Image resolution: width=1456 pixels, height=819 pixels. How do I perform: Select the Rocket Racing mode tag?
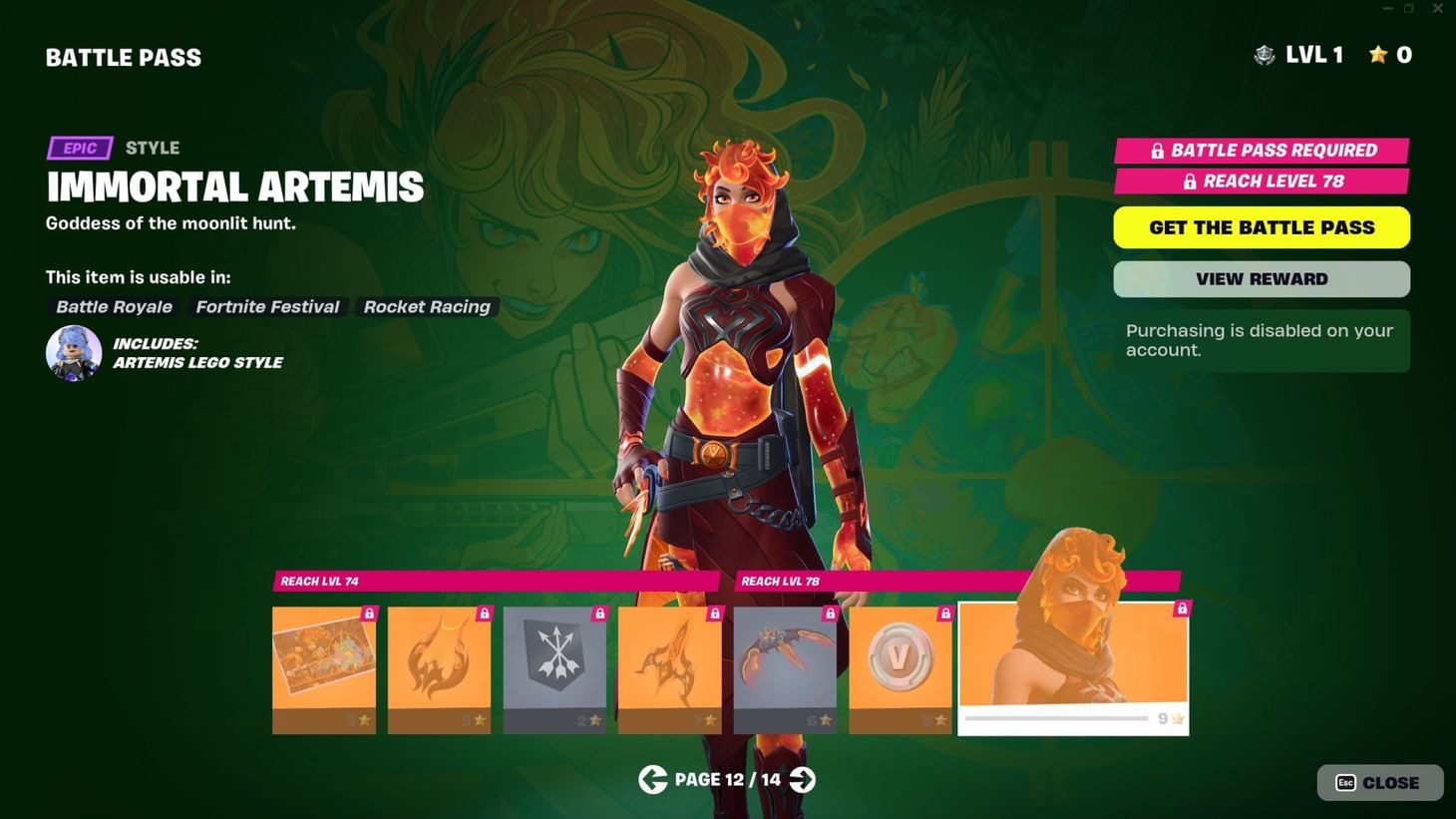point(427,306)
